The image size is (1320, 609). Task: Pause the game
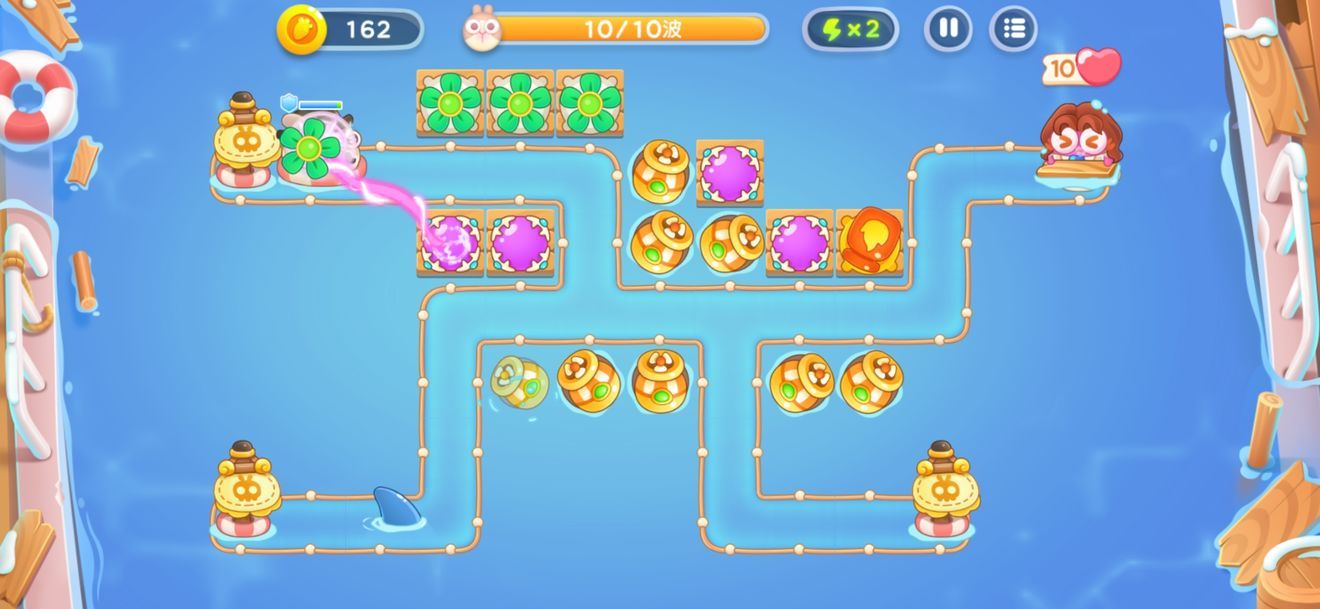tap(948, 28)
